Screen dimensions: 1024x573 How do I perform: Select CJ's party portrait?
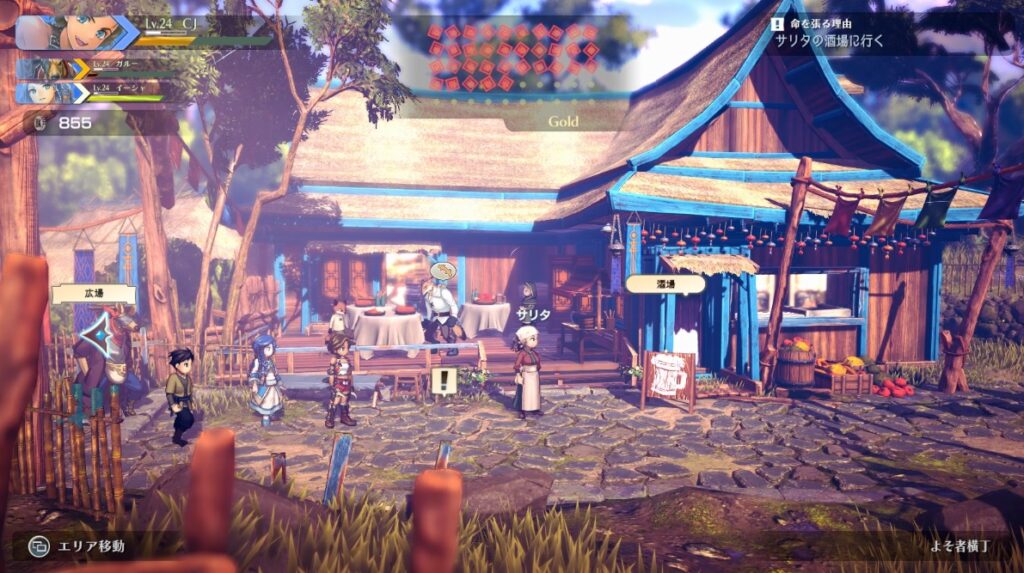point(75,32)
